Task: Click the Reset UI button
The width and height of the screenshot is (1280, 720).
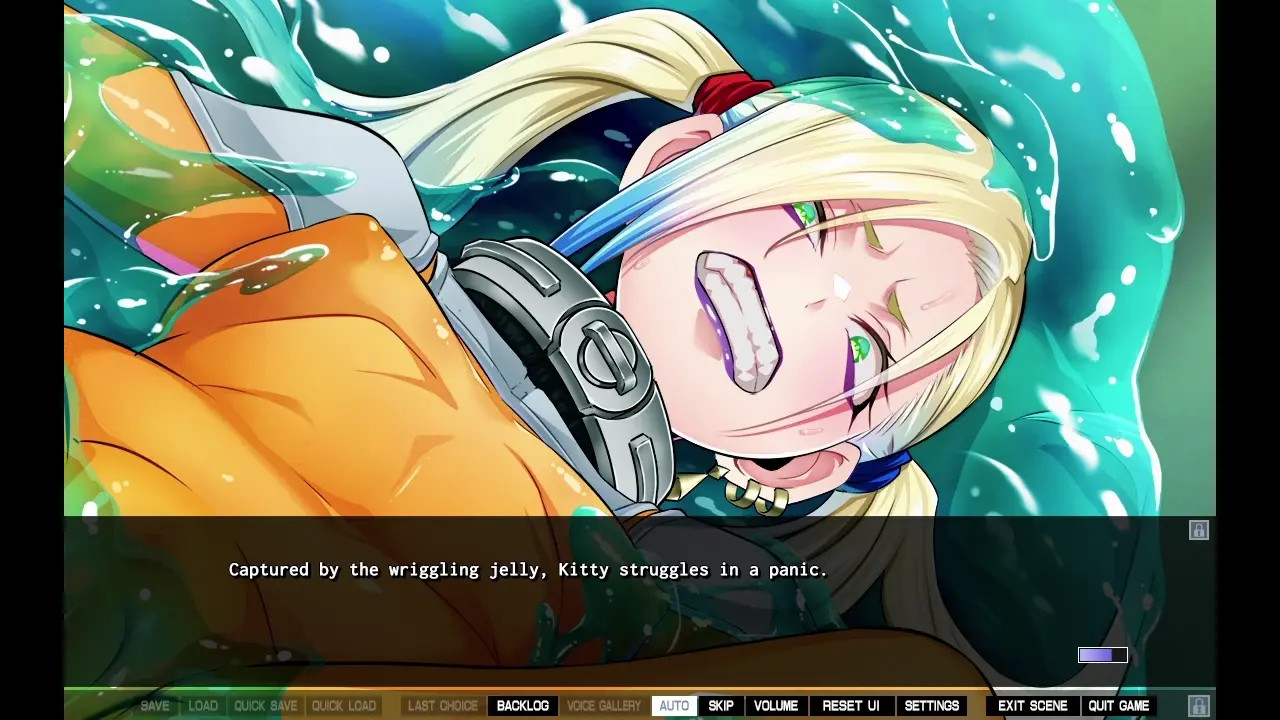Action: (851, 706)
